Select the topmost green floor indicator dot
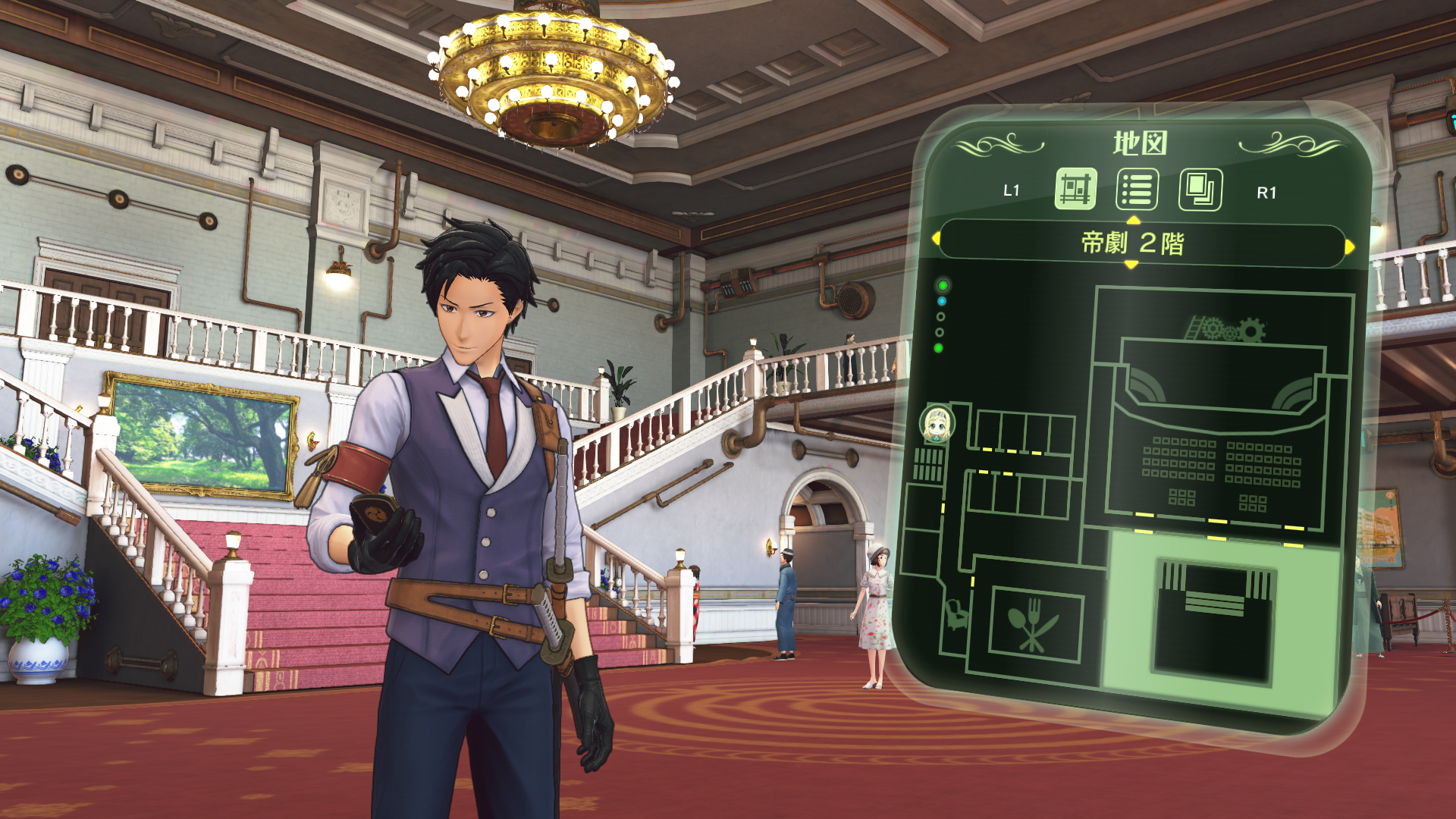 (943, 284)
